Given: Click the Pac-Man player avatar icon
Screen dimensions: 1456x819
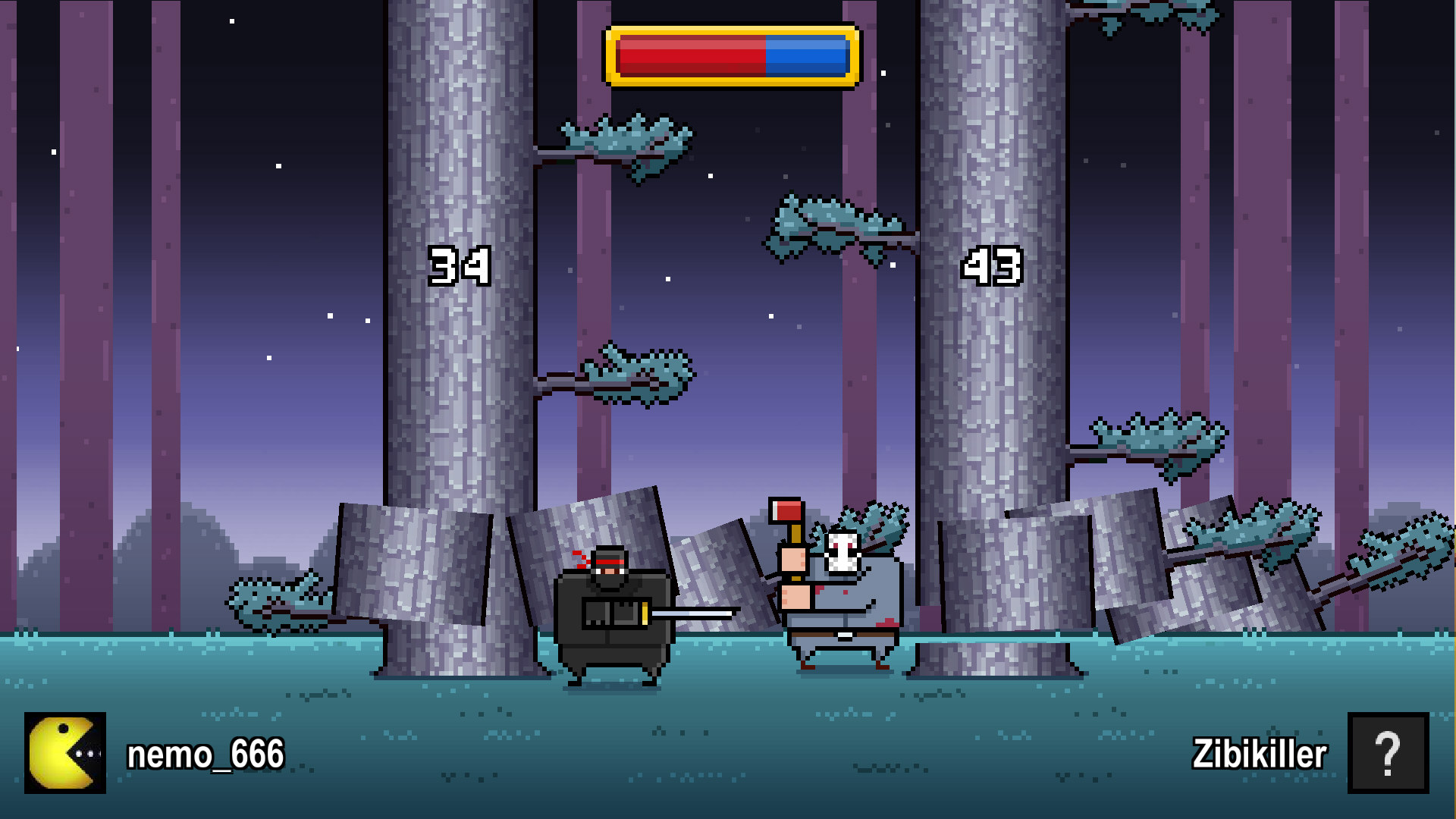Looking at the screenshot, I should [x=64, y=755].
